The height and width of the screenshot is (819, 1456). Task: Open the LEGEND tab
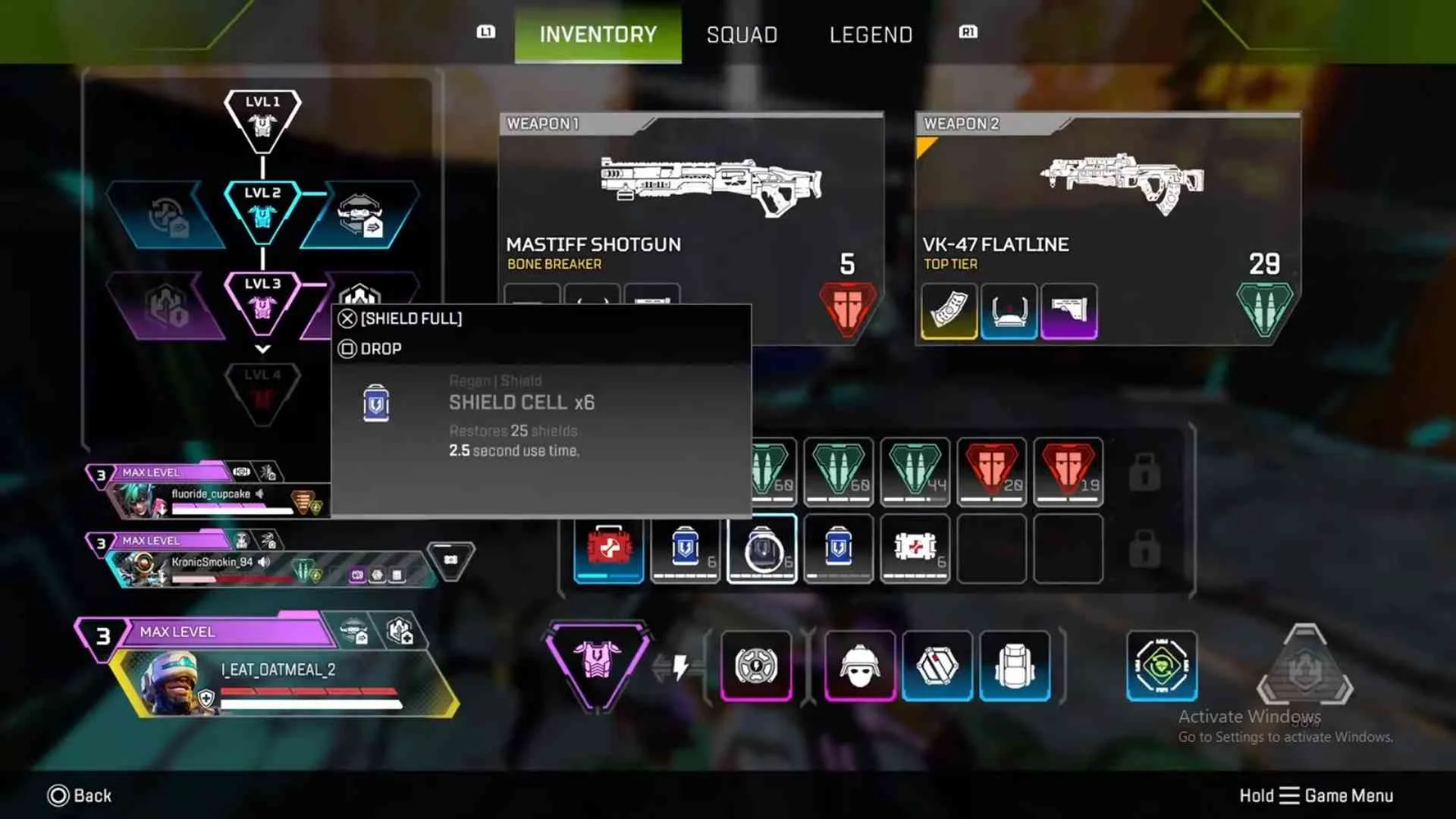tap(871, 34)
